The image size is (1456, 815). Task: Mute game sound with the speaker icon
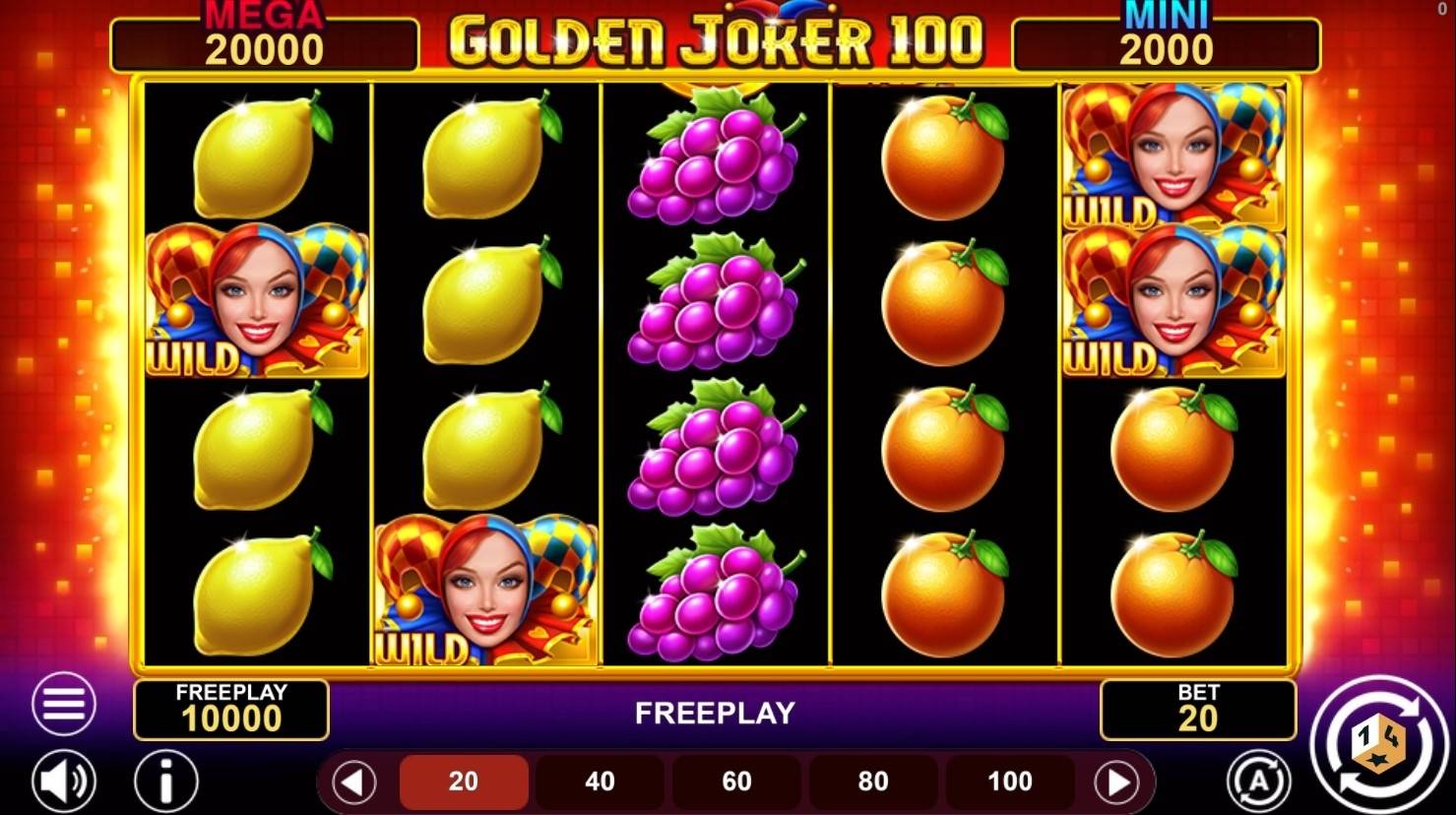click(x=63, y=781)
